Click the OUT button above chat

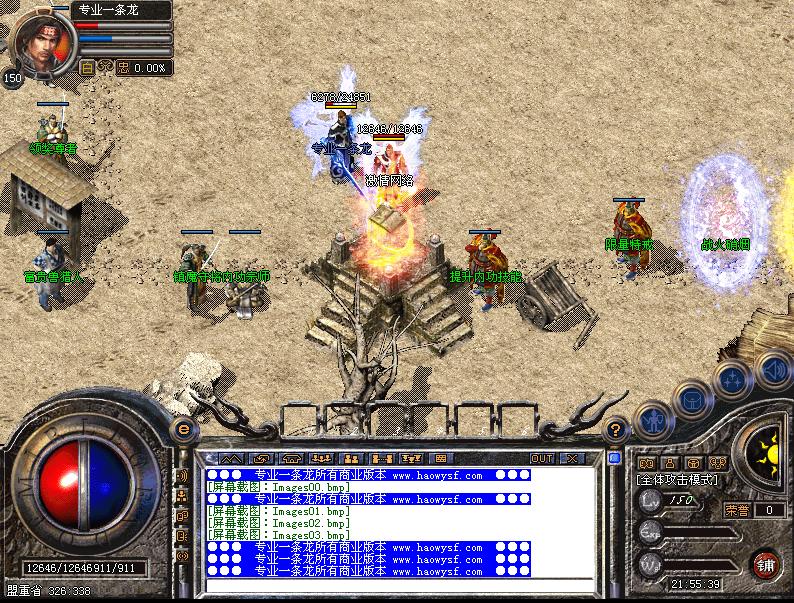point(541,458)
